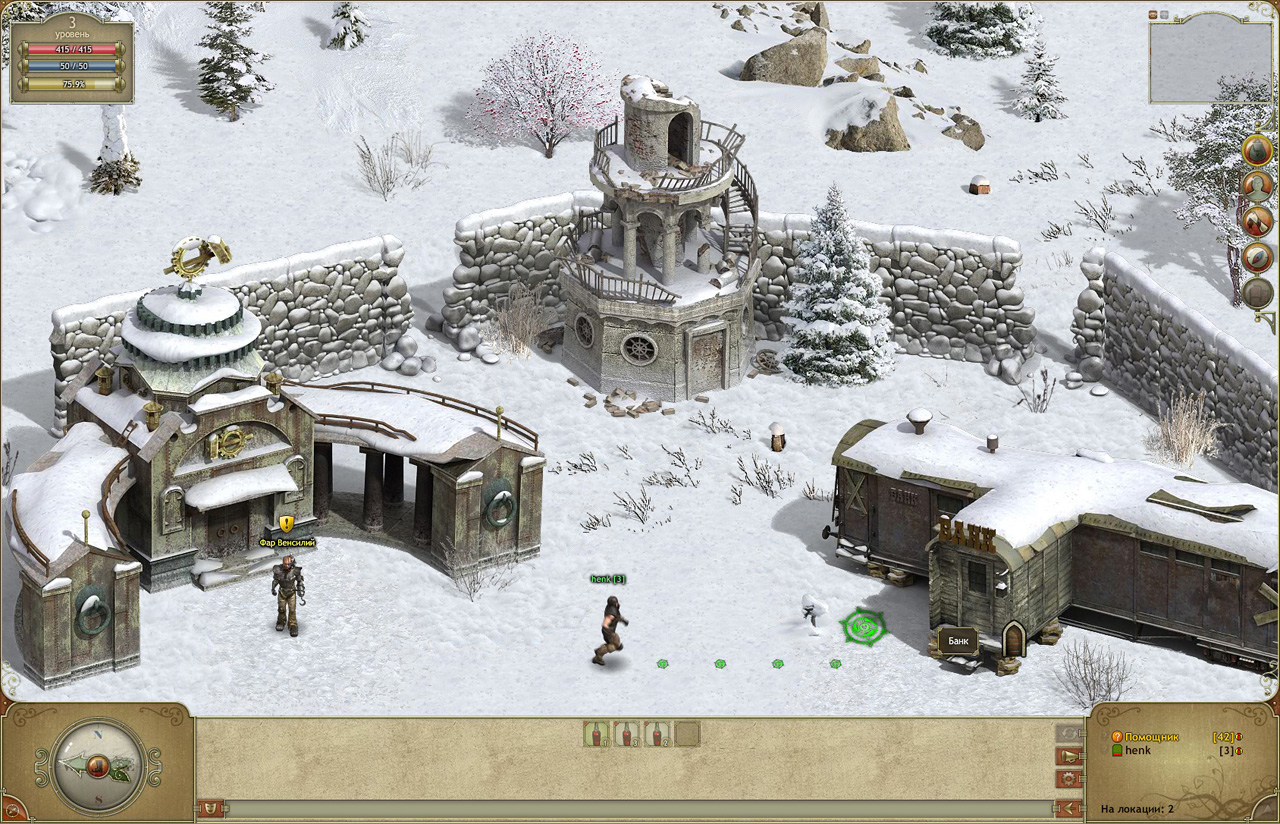
Task: Click the Банк location label
Action: pos(958,640)
